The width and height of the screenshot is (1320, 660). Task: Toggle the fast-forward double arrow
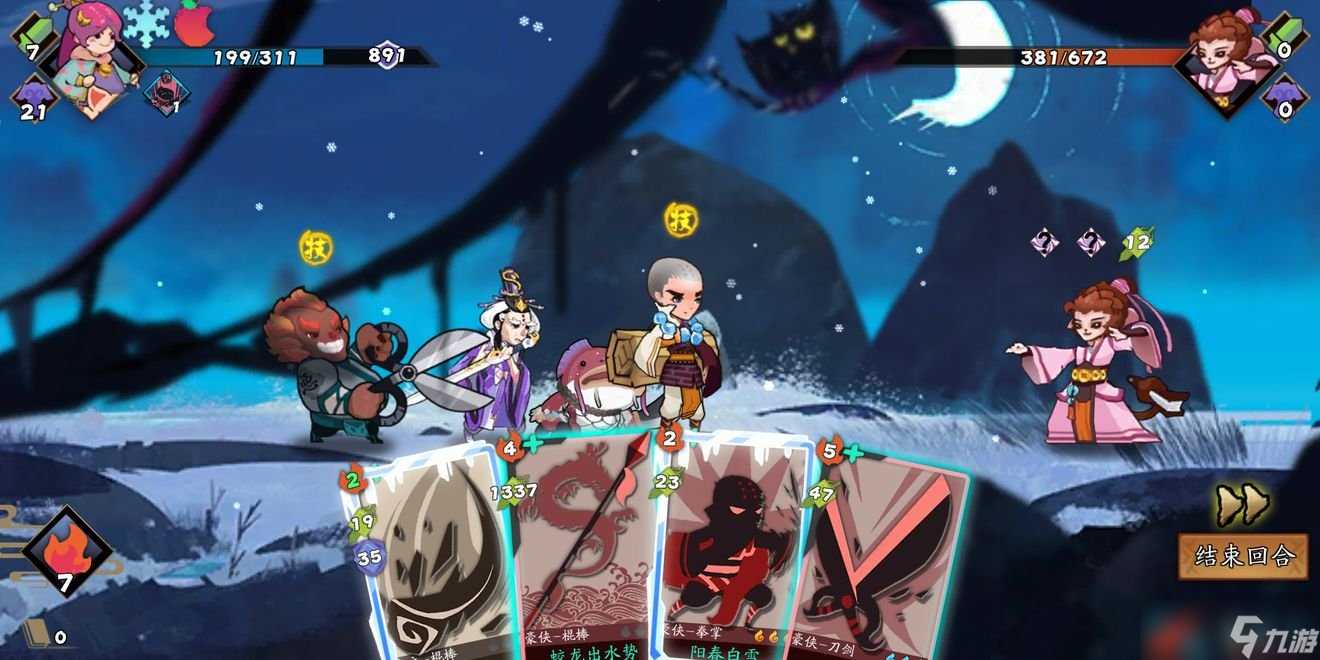(1241, 505)
